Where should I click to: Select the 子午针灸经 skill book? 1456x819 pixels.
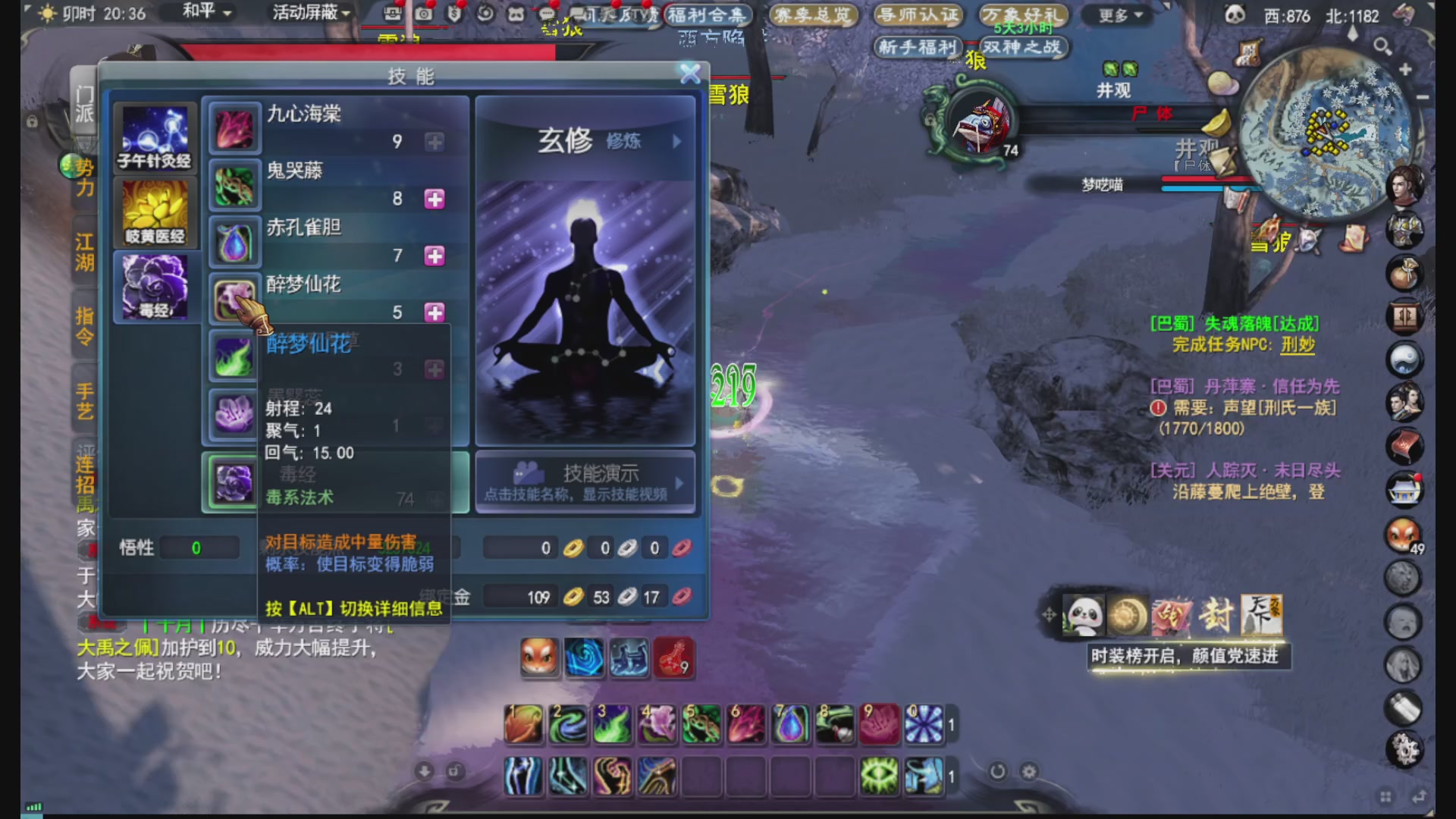tap(155, 136)
